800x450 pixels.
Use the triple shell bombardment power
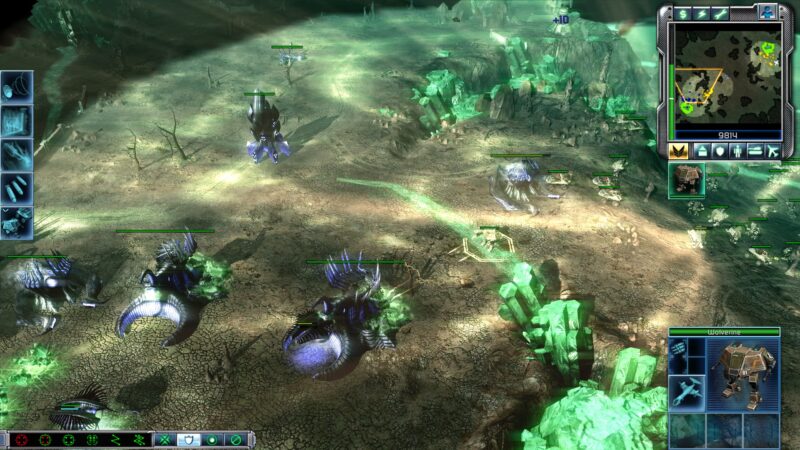pos(17,188)
